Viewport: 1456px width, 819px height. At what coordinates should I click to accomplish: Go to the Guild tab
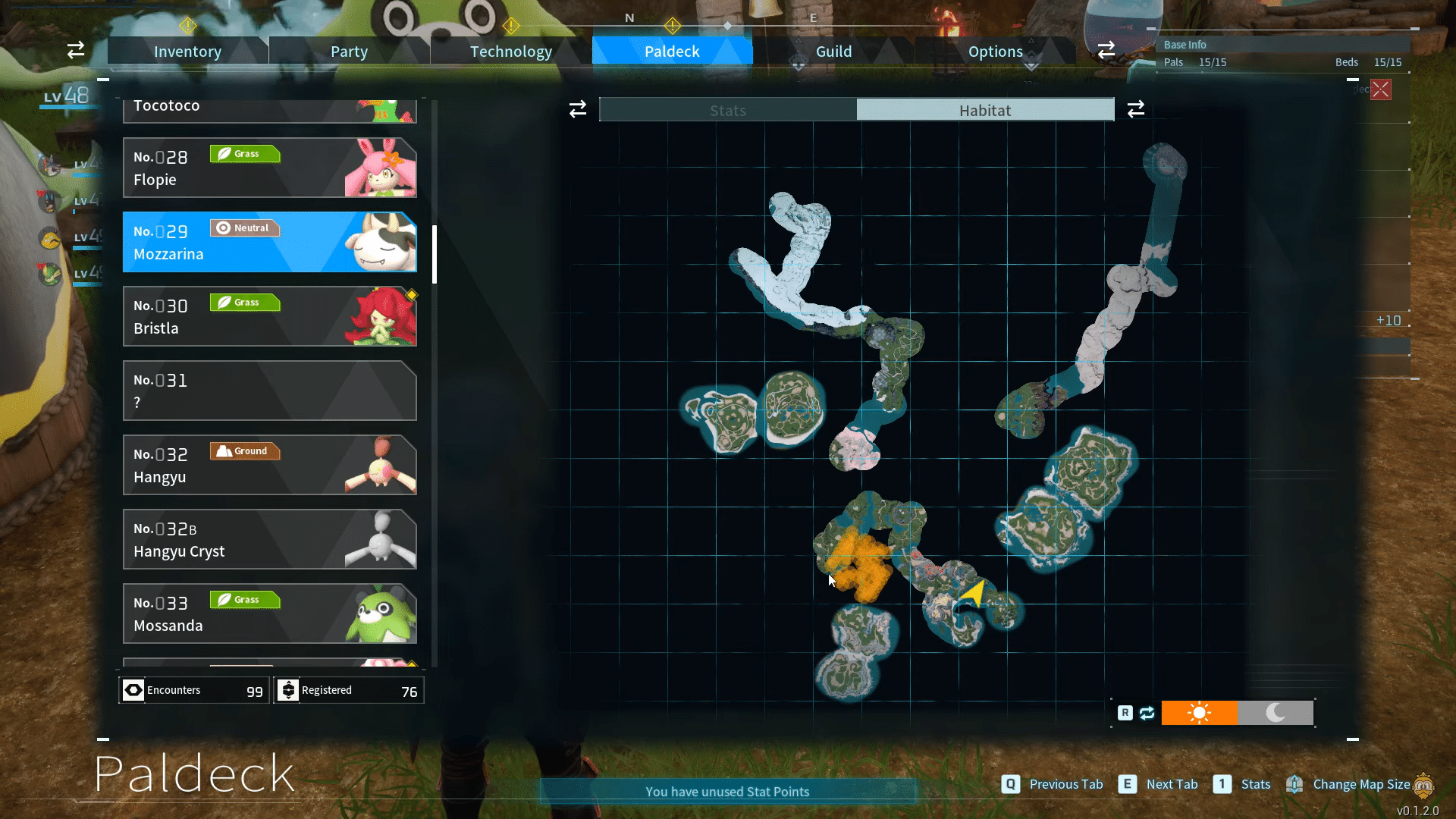(833, 52)
